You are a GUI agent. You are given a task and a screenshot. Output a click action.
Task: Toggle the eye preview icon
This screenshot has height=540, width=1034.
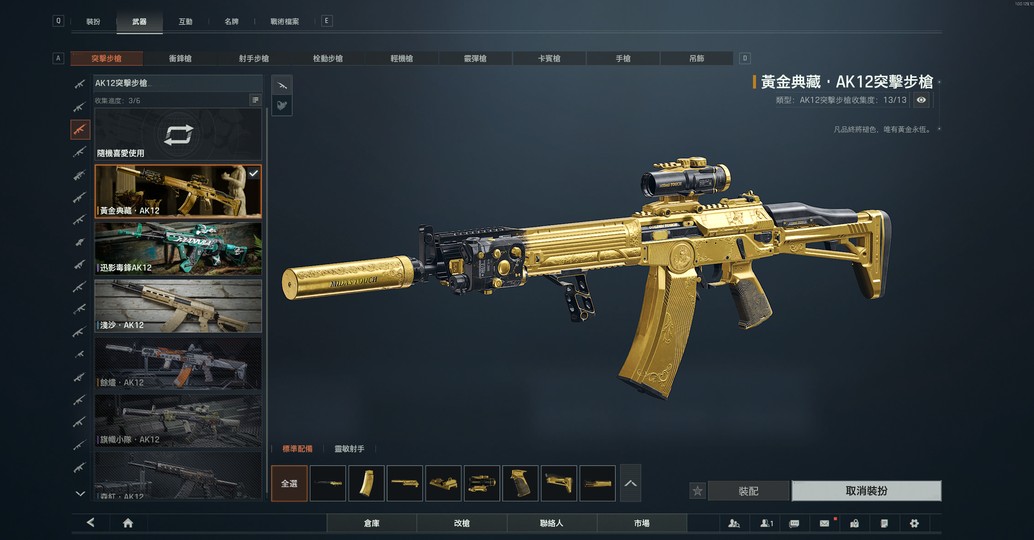pos(921,100)
